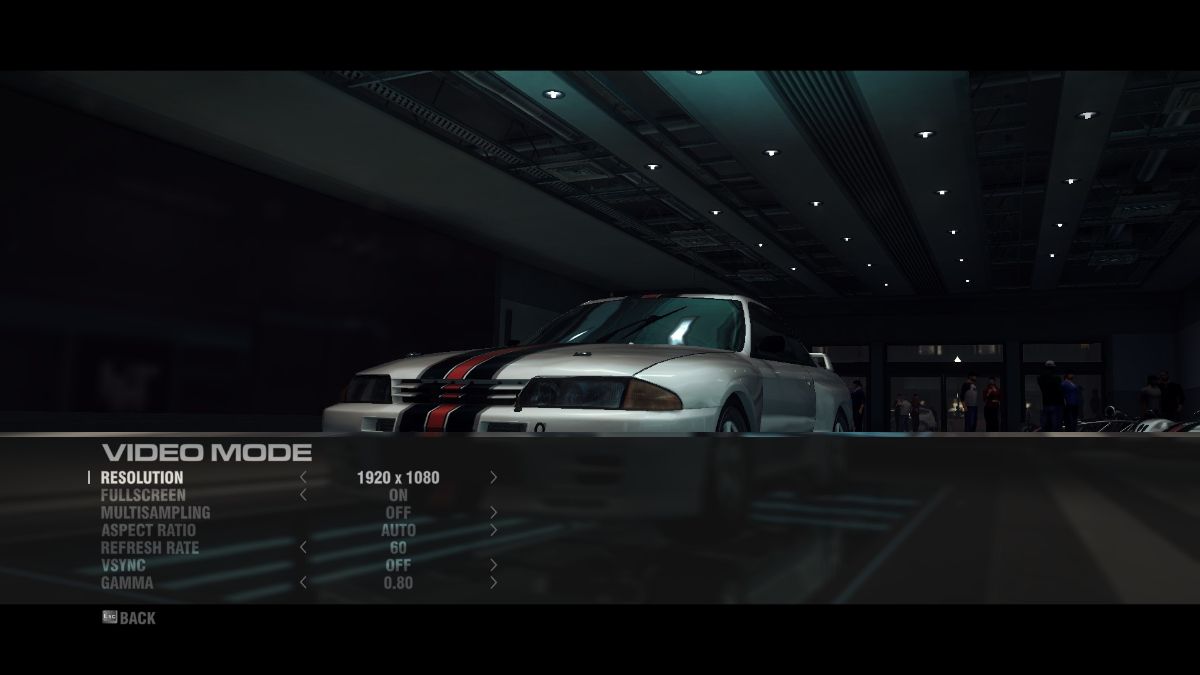Select the VSync setting

coord(123,565)
